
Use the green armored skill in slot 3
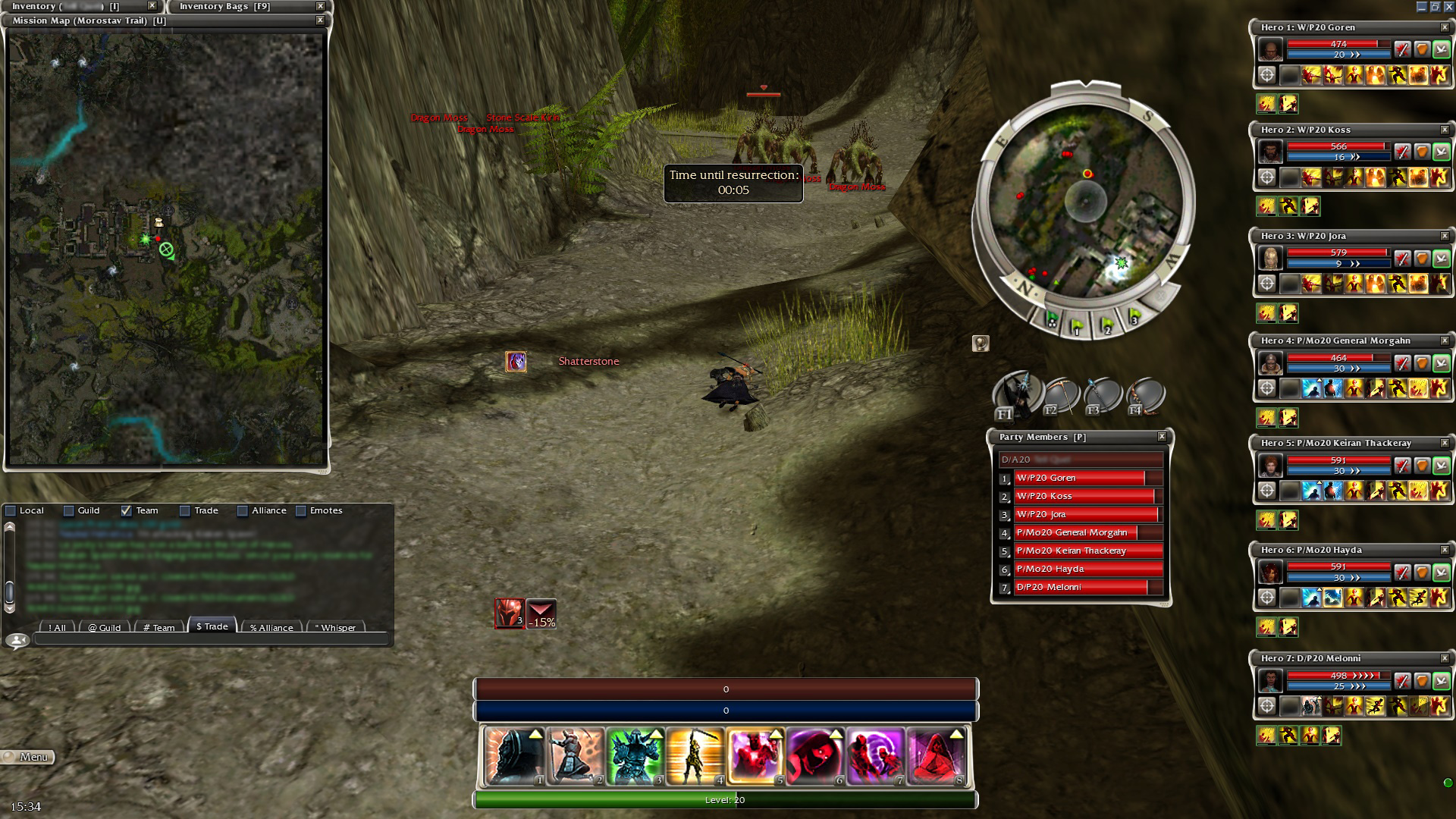(x=635, y=756)
